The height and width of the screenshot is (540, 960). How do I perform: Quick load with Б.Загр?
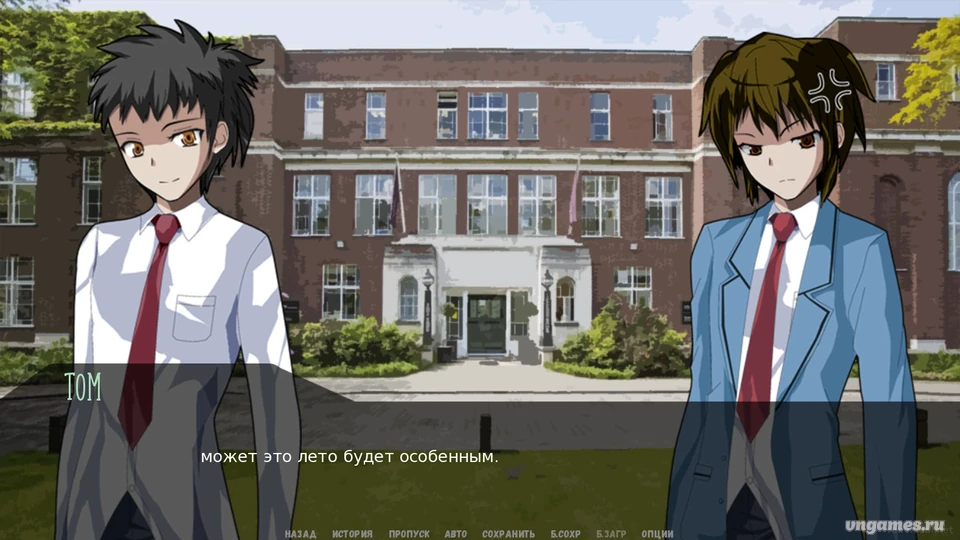point(612,534)
